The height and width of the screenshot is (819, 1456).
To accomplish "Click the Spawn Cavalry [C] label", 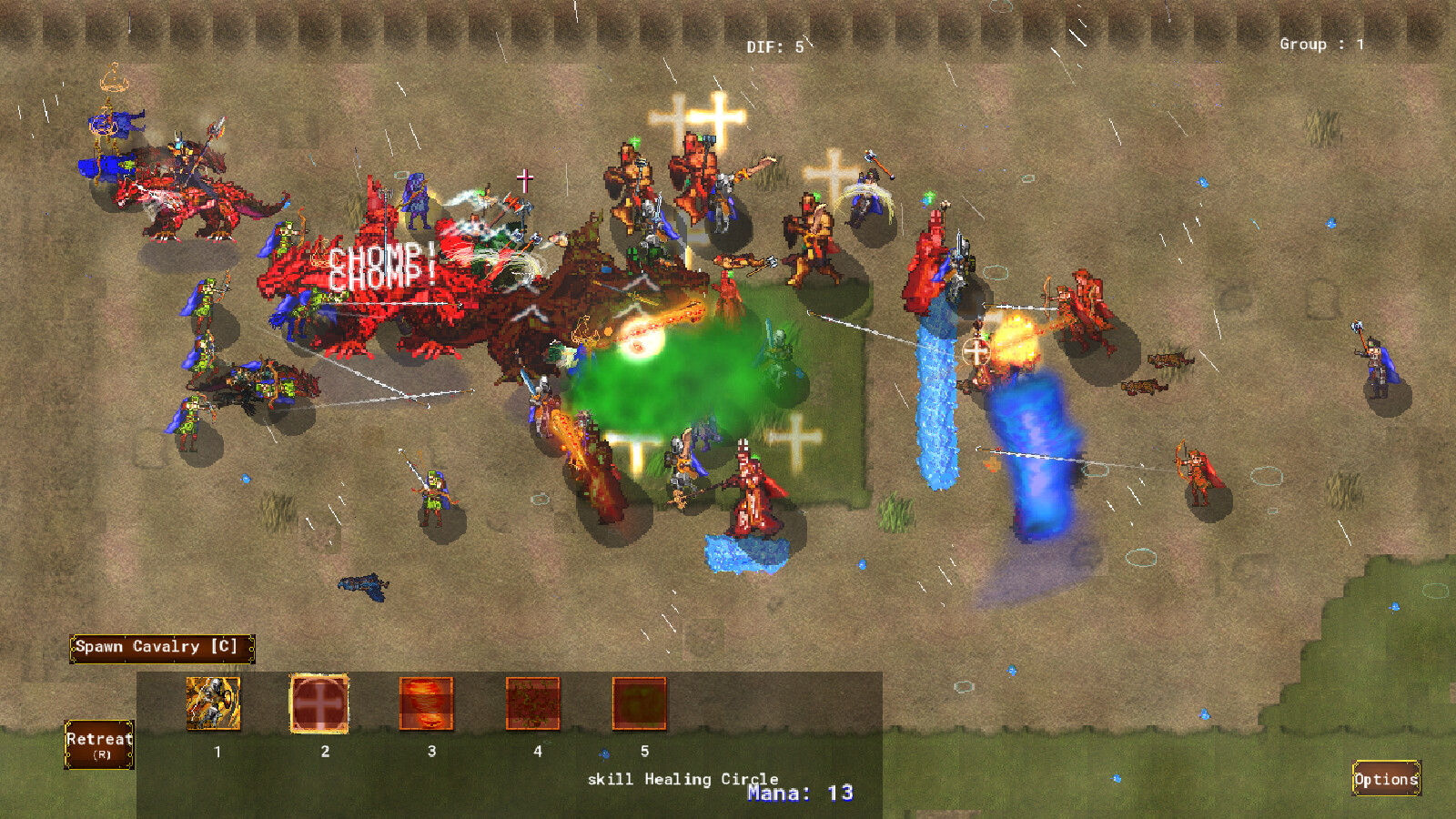I will pos(160,646).
